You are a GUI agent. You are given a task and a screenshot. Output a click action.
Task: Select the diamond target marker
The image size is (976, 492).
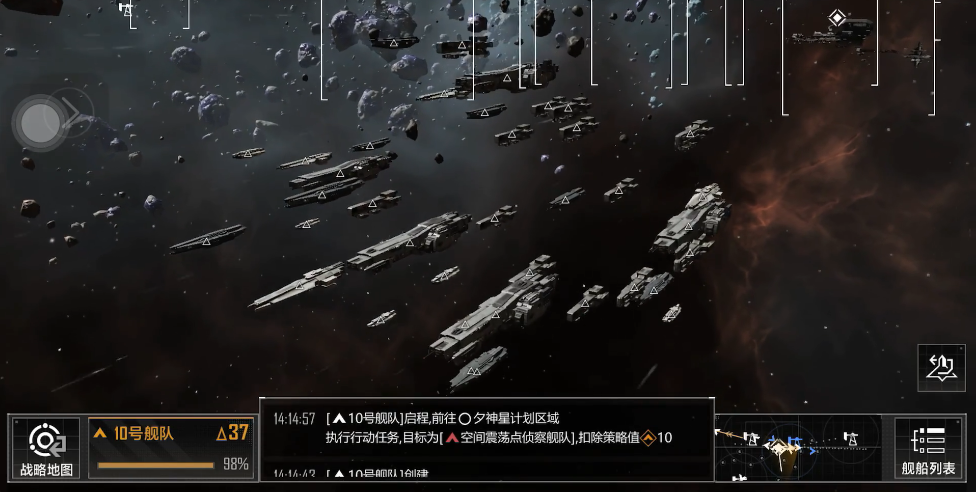pyautogui.click(x=836, y=18)
